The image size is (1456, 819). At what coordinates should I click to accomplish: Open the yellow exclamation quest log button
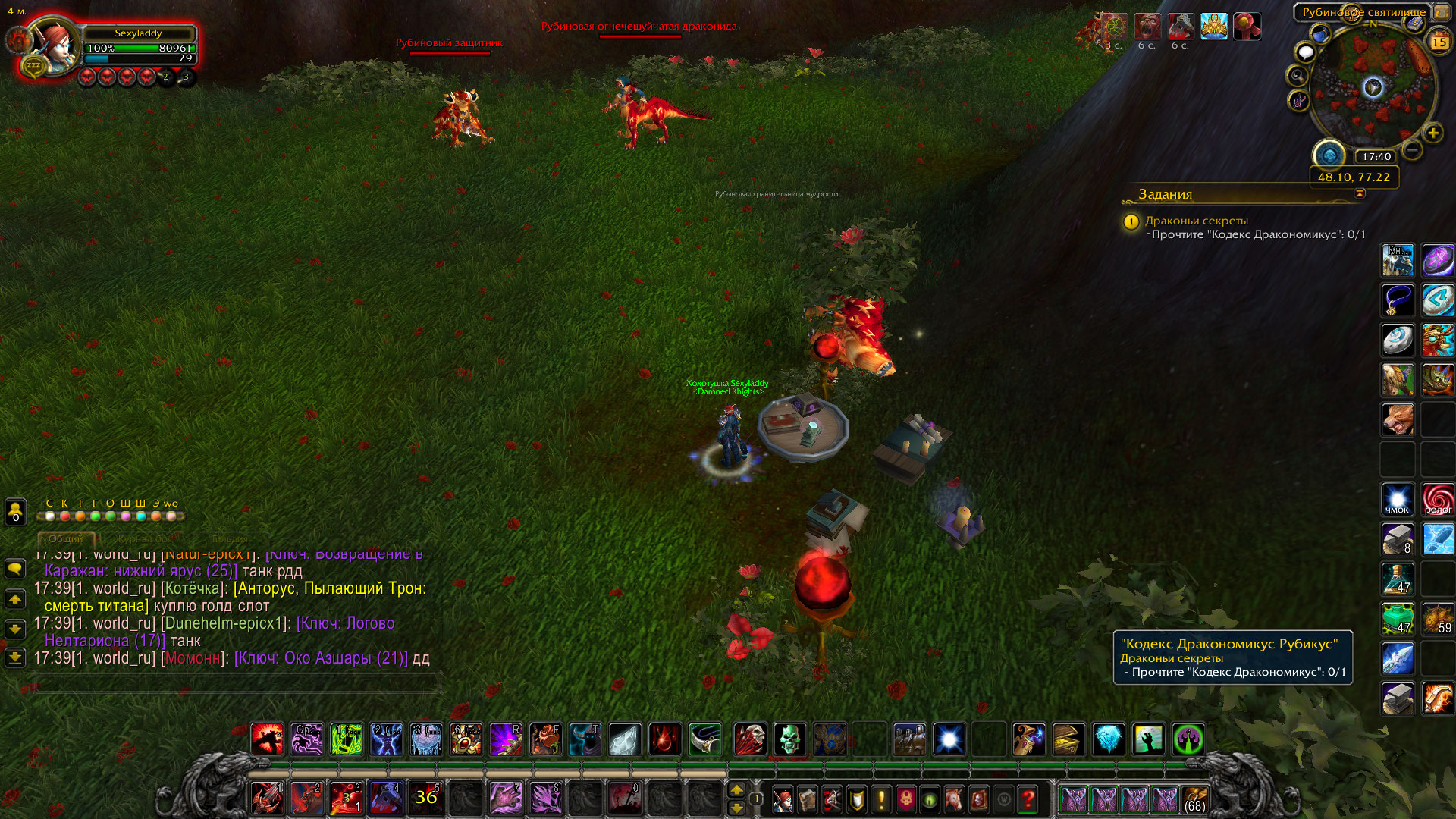881,799
